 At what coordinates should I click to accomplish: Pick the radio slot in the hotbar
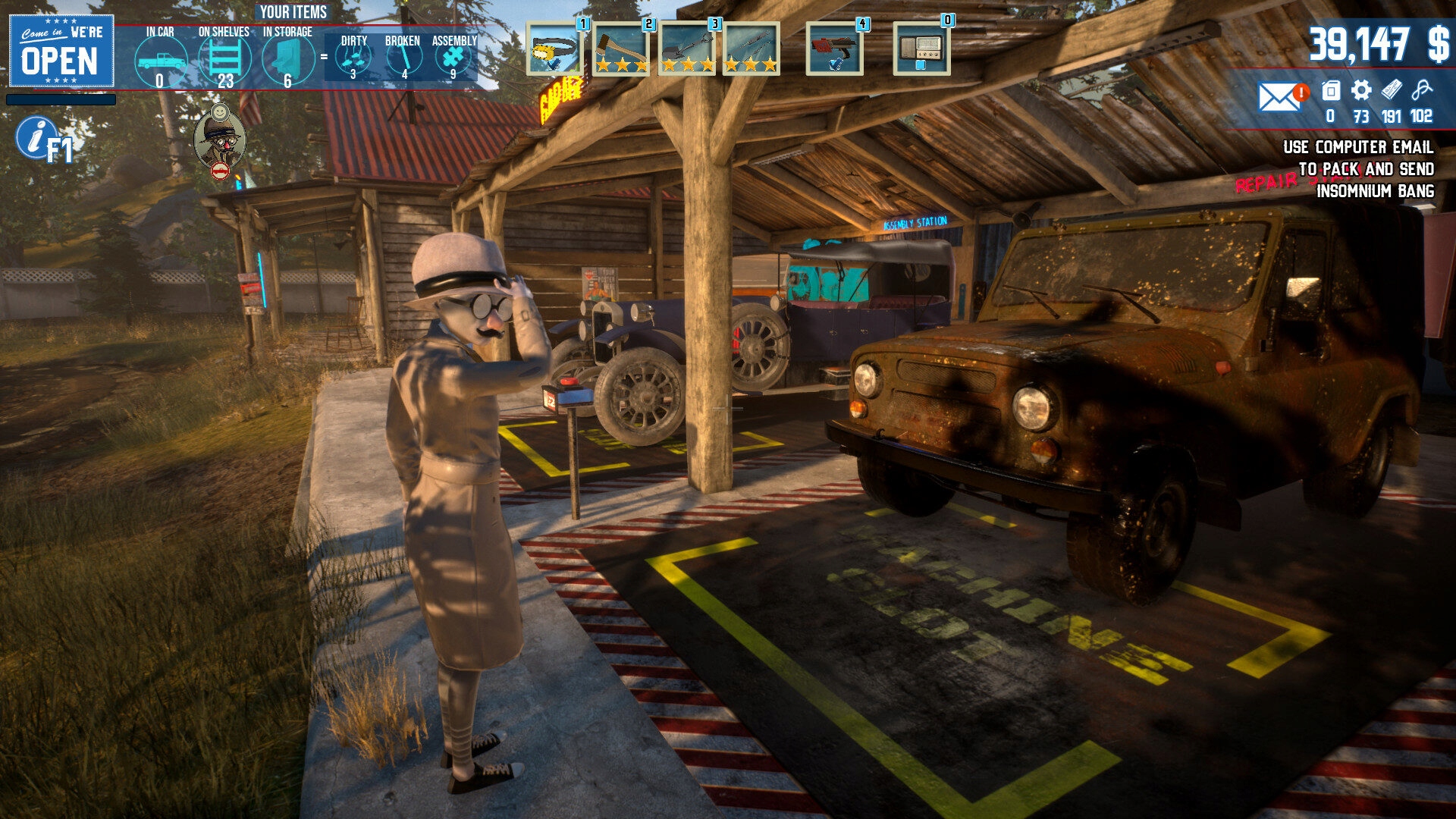click(x=921, y=49)
